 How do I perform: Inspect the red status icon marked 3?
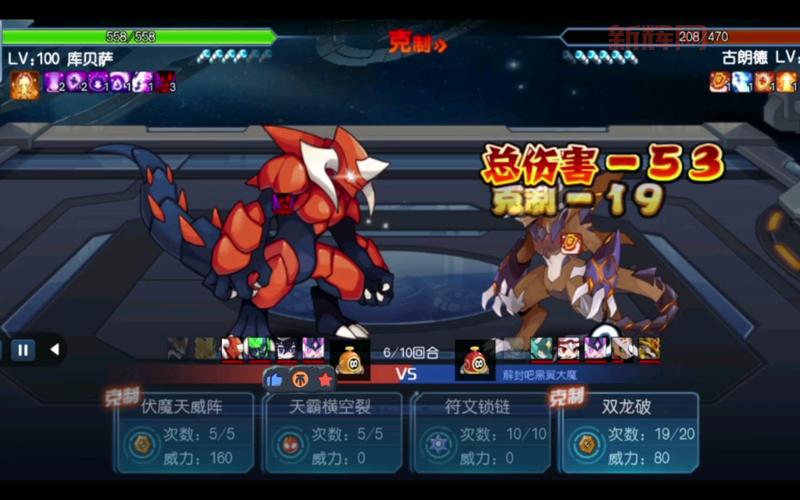point(164,82)
